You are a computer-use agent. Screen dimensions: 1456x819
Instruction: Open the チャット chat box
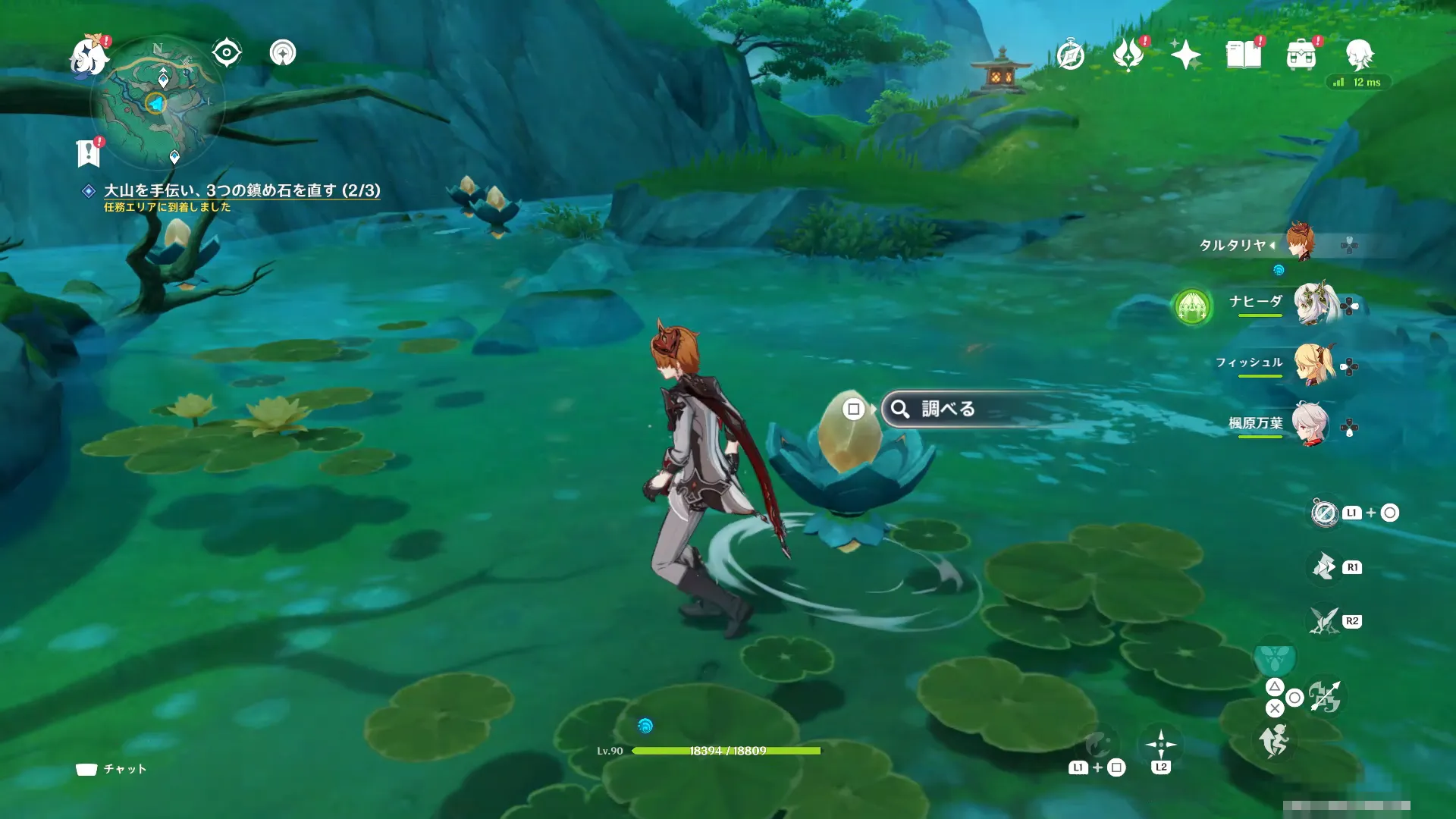tap(112, 769)
